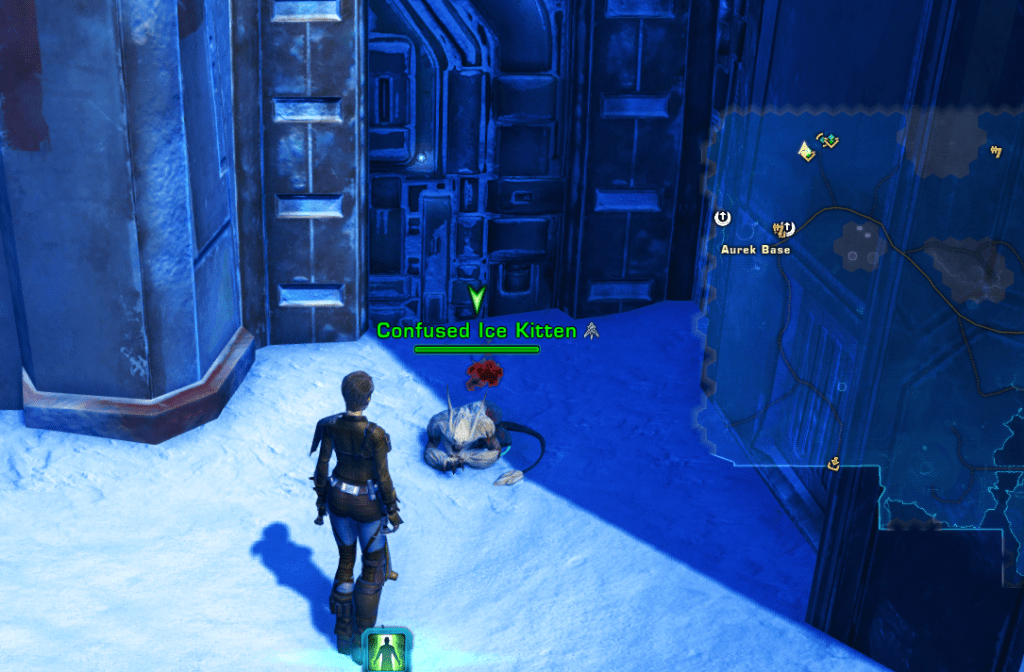Select the green quest marker on the map
This screenshot has height=672, width=1024.
[827, 141]
